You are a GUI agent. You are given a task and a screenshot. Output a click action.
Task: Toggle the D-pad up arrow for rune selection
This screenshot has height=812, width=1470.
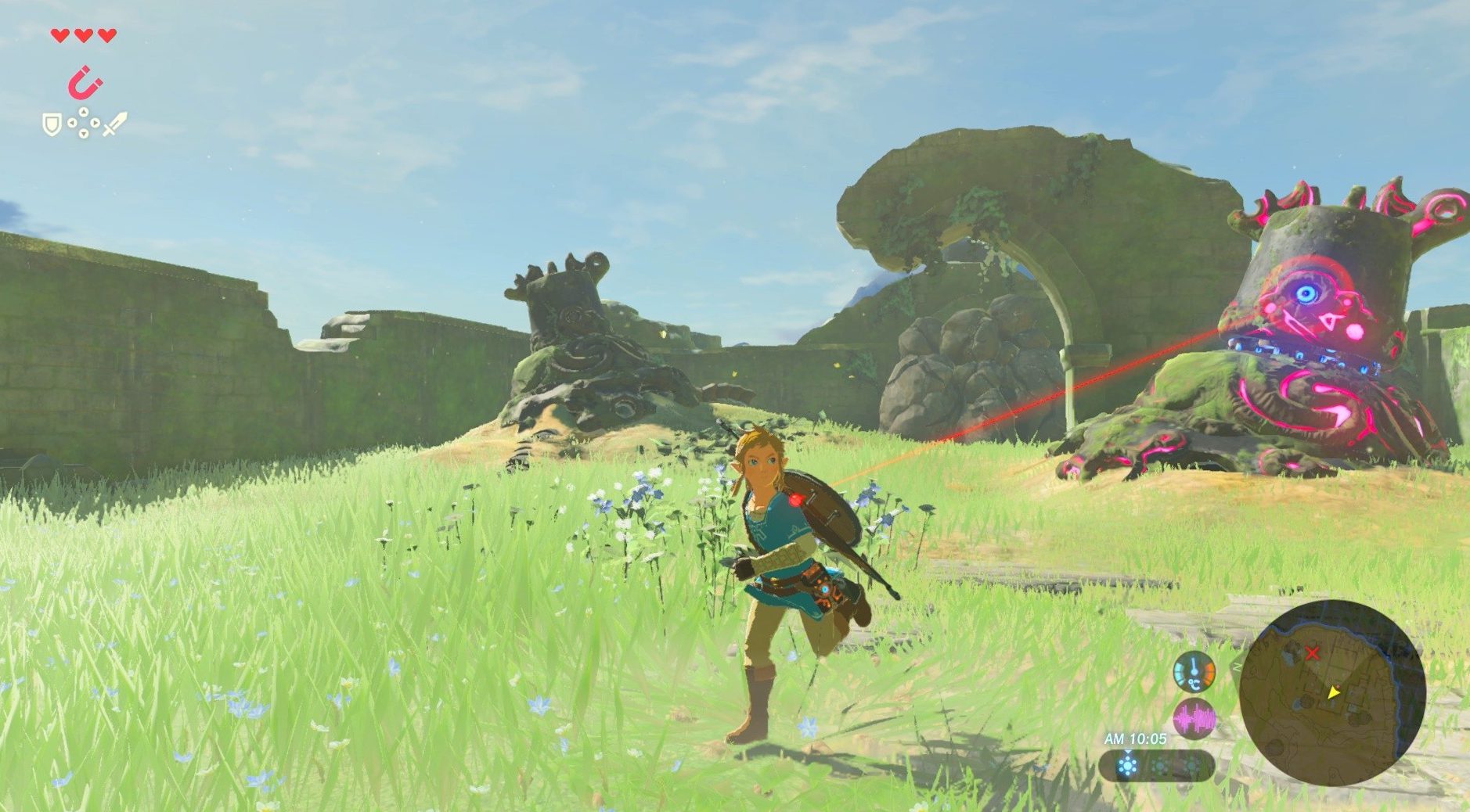point(83,111)
